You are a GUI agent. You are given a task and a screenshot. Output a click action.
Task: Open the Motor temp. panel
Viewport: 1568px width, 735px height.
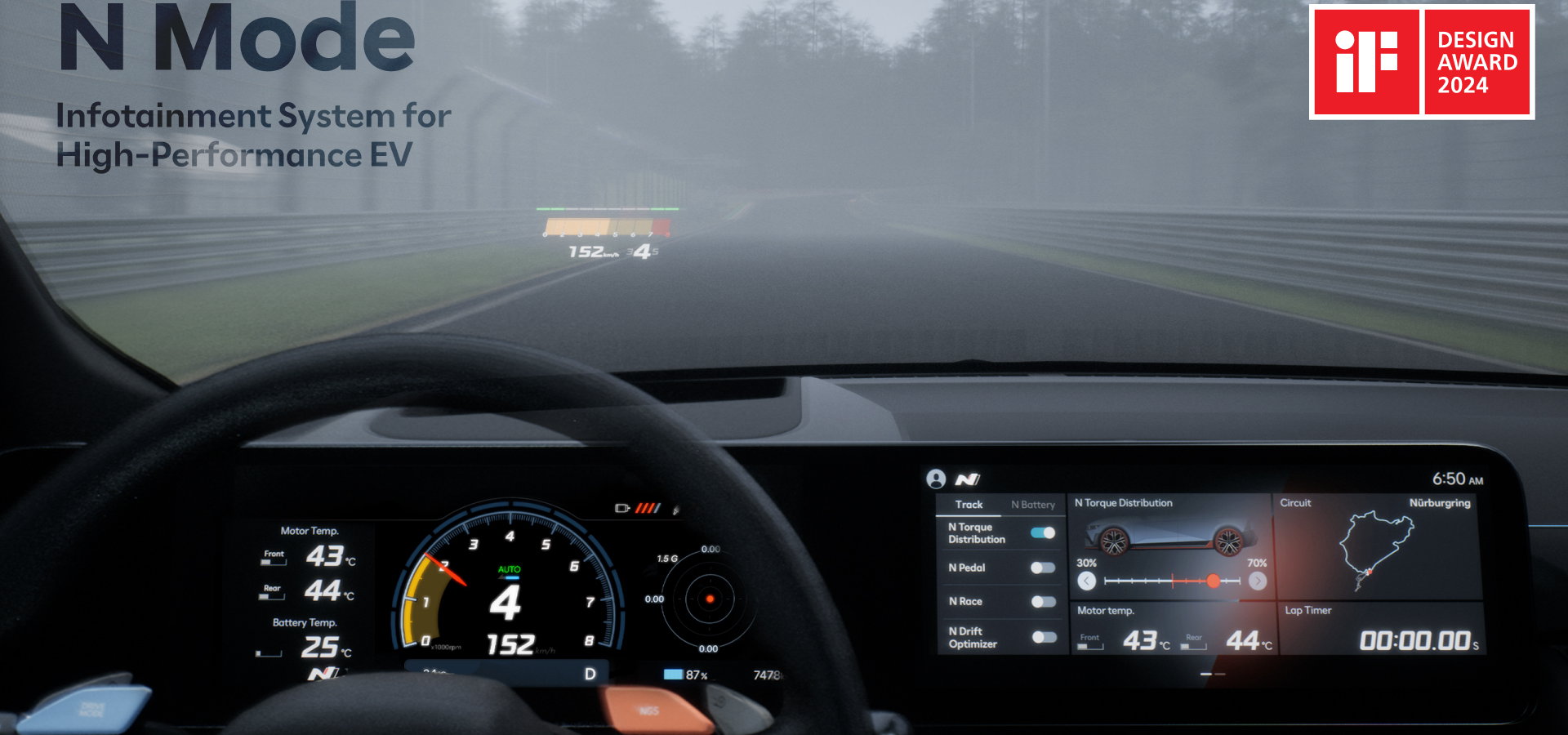coord(1173,629)
